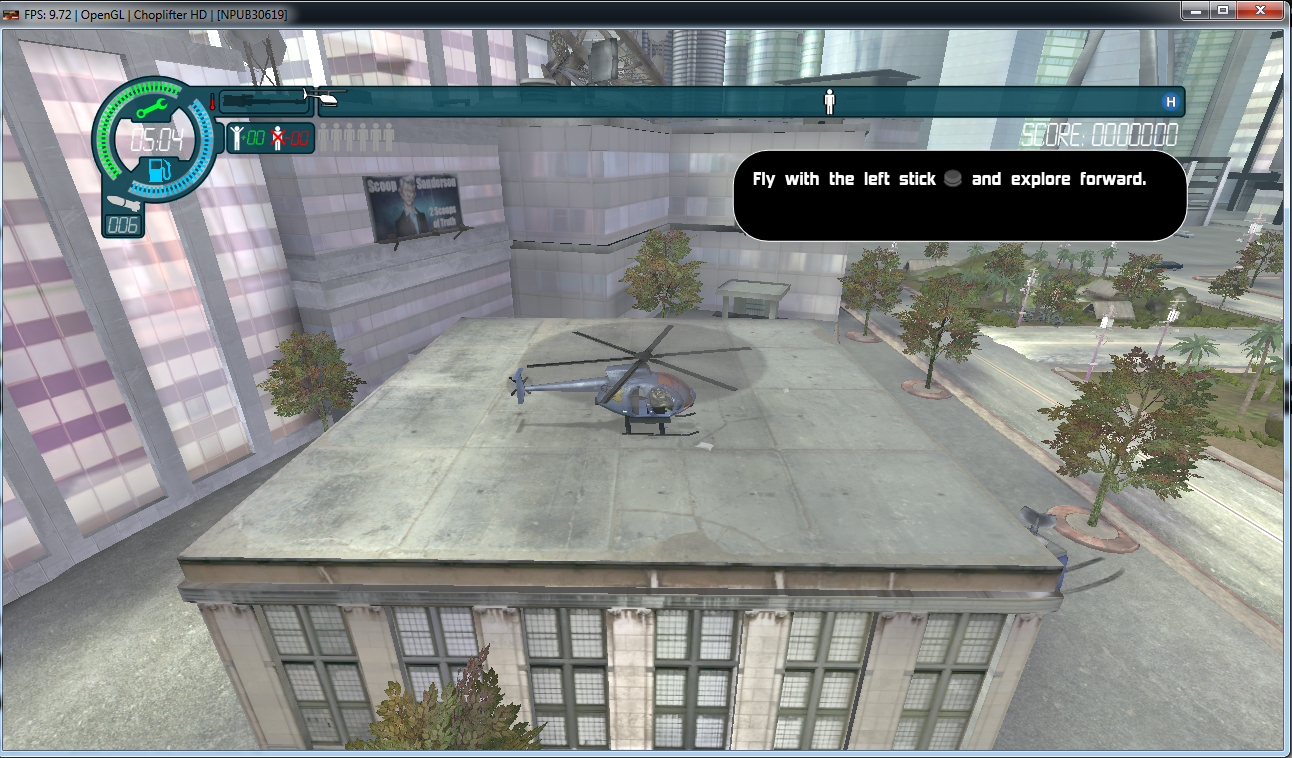Click the rescued survivors icon
The image size is (1292, 758).
236,138
